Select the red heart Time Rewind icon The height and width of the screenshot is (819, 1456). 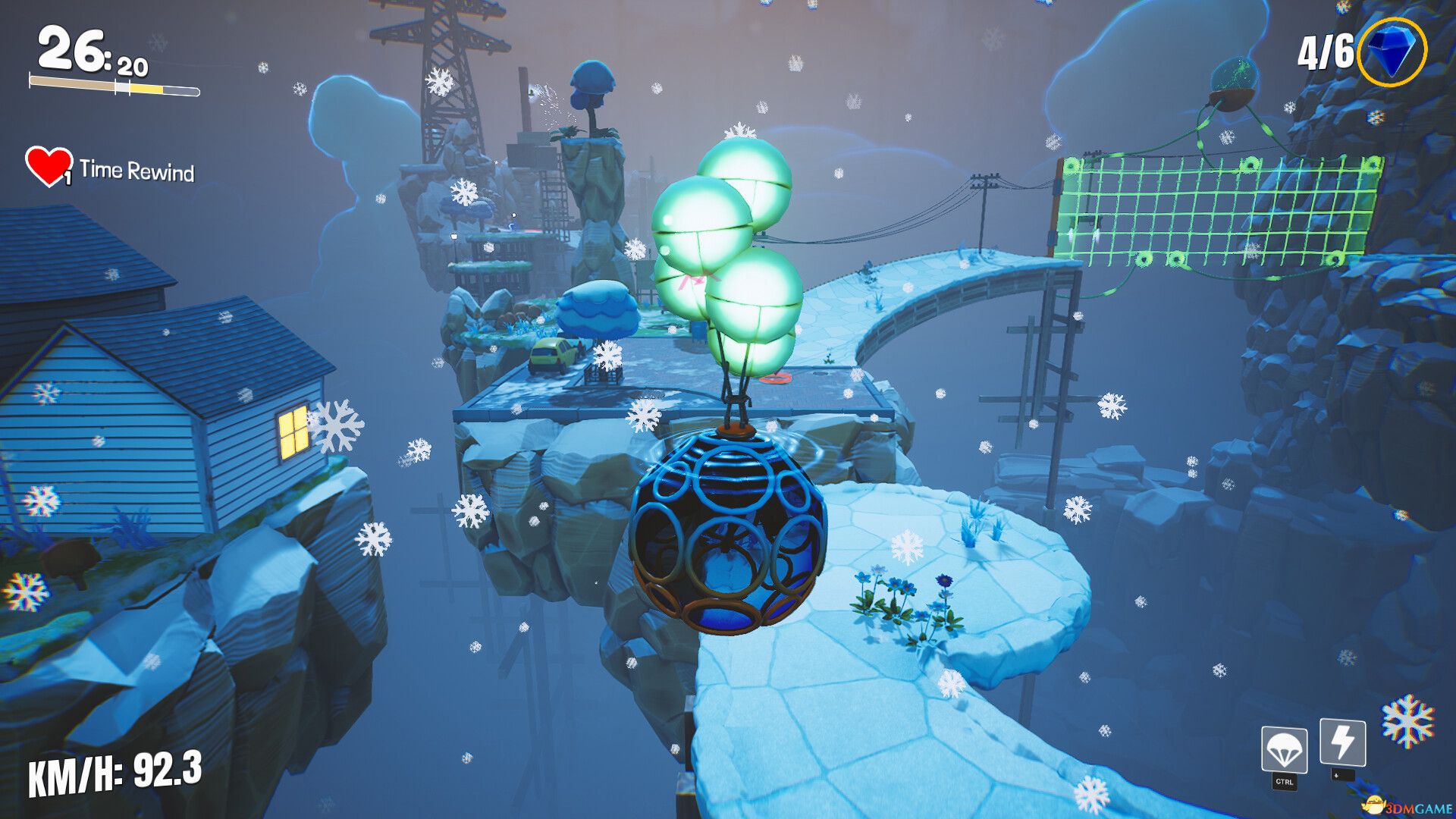pos(48,166)
